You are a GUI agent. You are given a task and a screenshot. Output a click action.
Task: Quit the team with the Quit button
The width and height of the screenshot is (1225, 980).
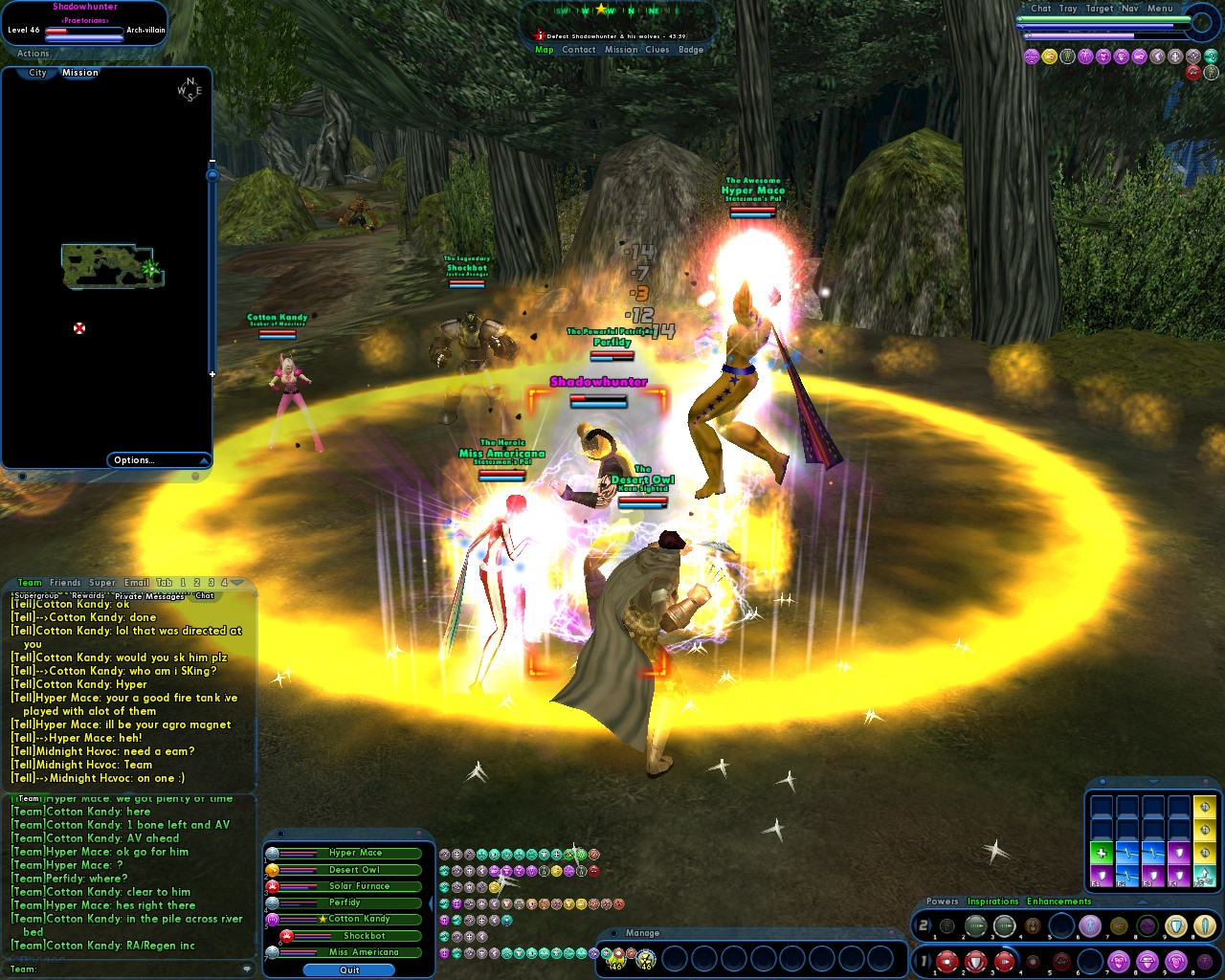349,969
